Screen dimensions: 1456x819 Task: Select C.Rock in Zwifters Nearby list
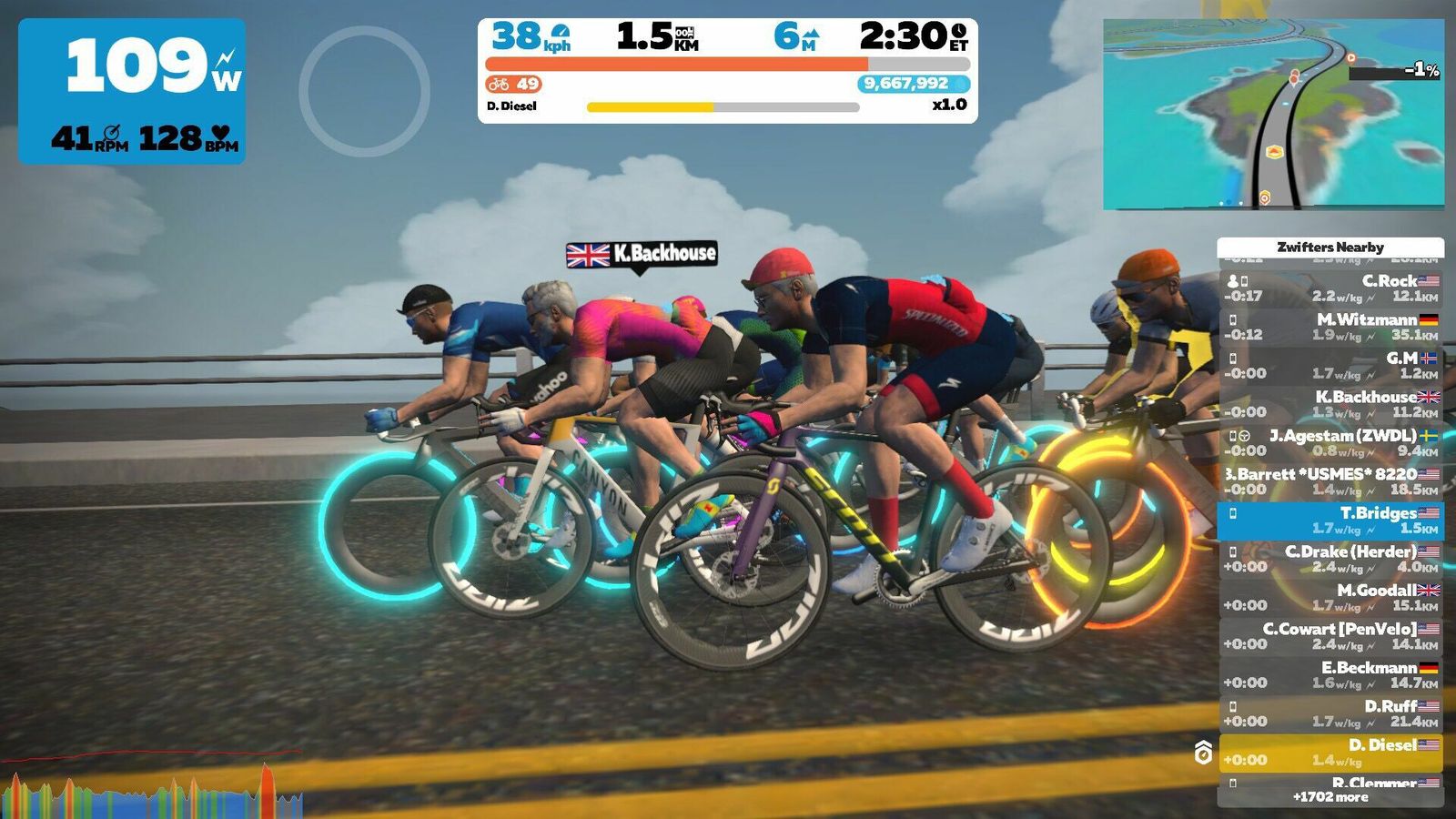tap(1330, 288)
